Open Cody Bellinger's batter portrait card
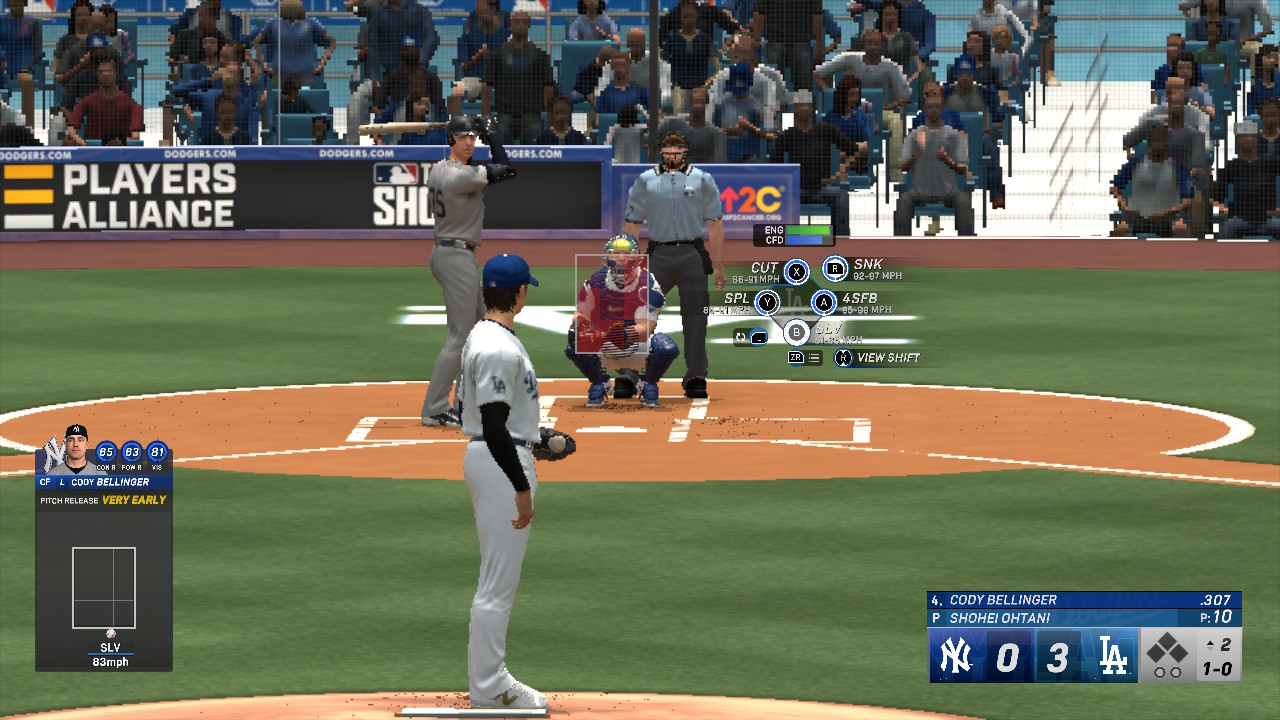Screen dimensions: 1280x720 [76, 449]
